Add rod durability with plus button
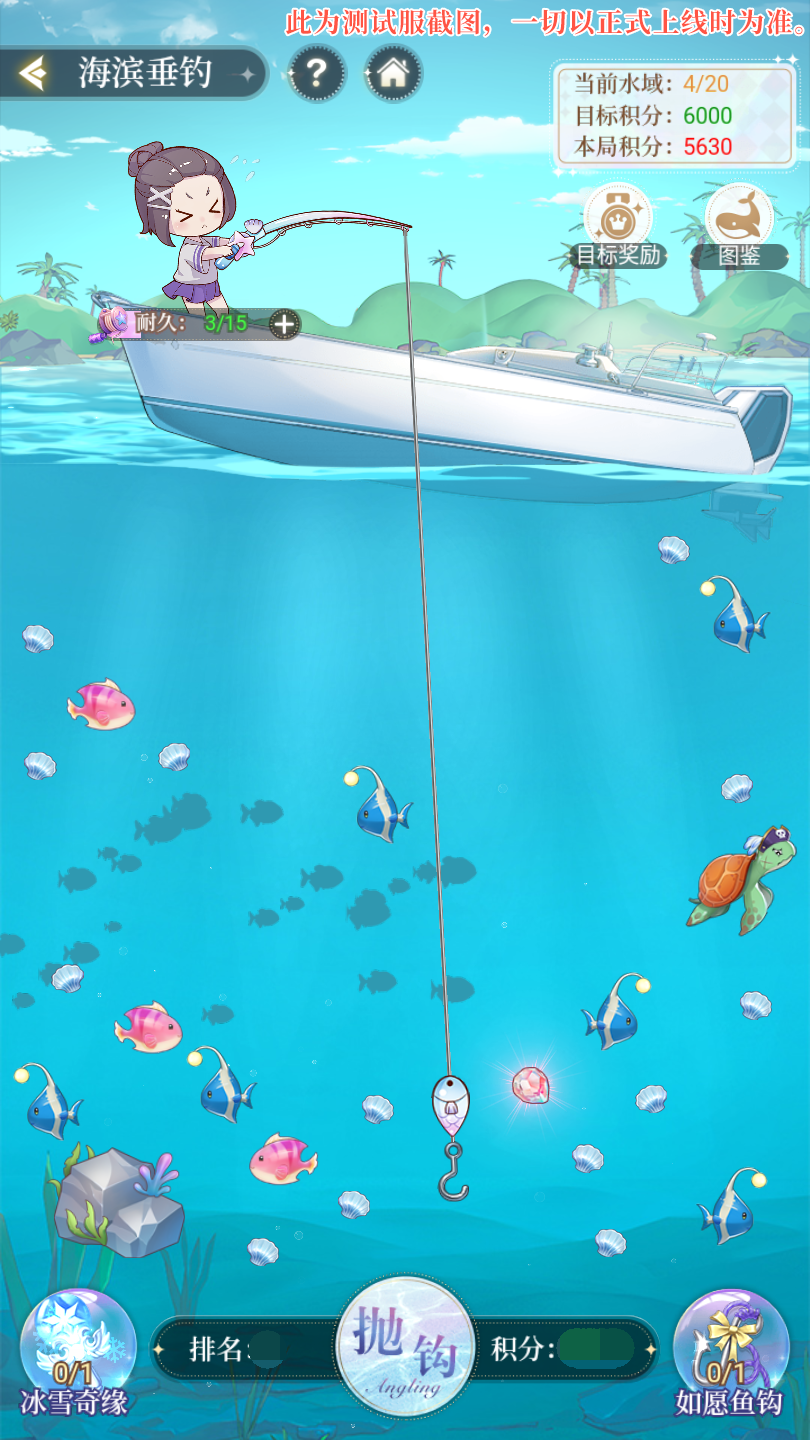Image resolution: width=810 pixels, height=1440 pixels. tap(285, 324)
